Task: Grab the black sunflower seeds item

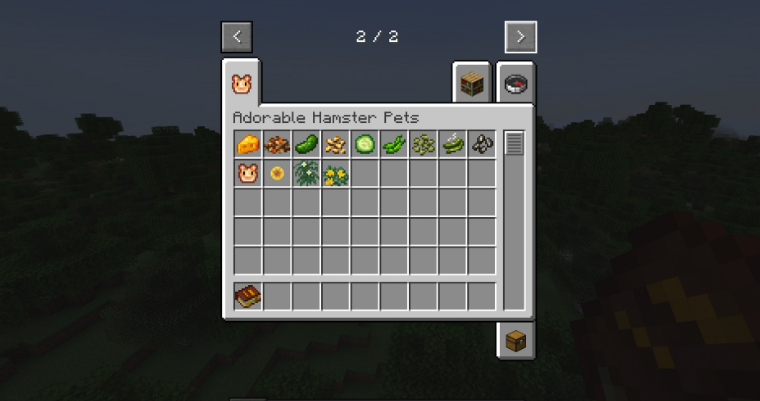Action: (x=482, y=145)
